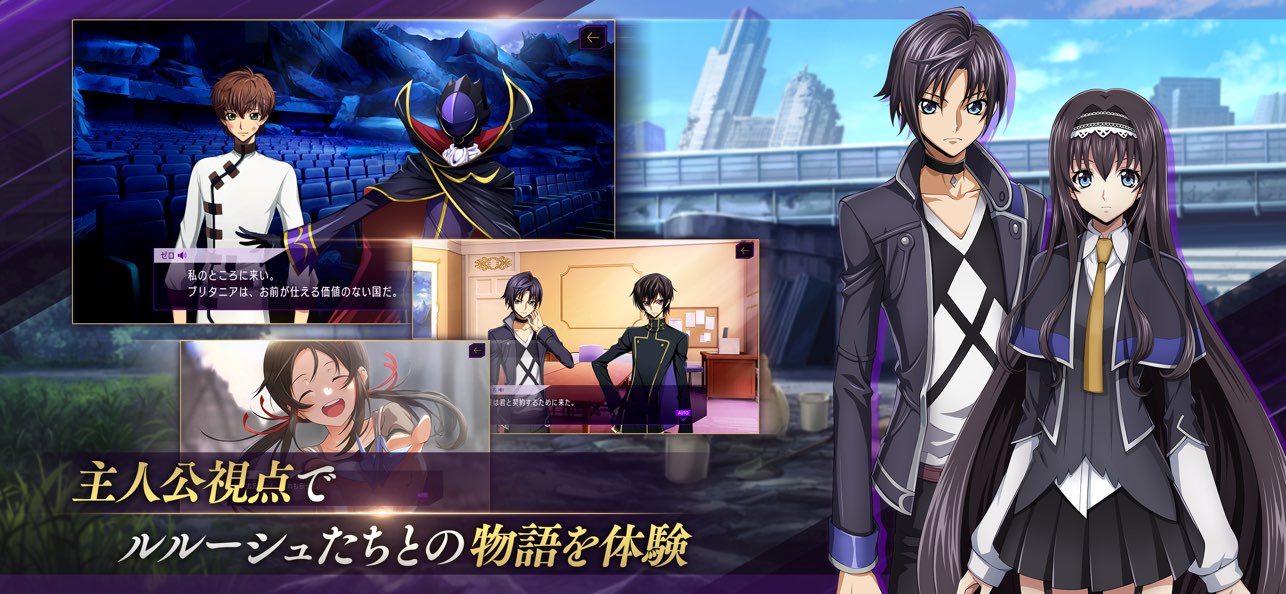Select the back arrow over the laughing girl scene
1286x594 pixels.
tap(477, 351)
